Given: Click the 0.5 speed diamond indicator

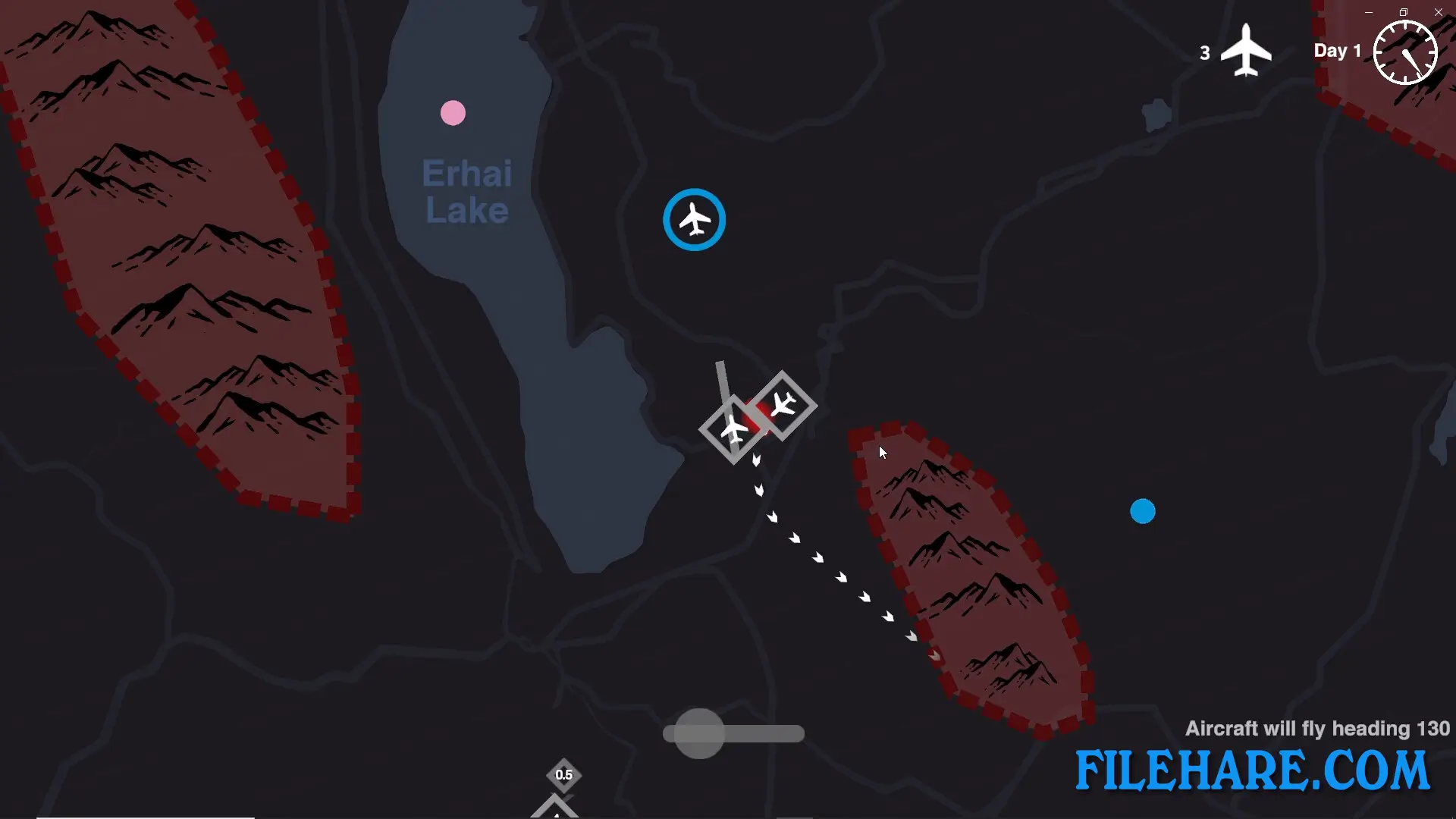Looking at the screenshot, I should pos(563,775).
